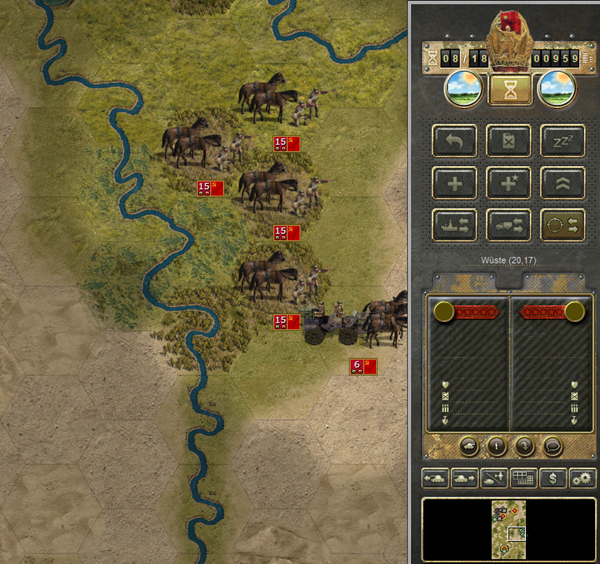Open the round tank unit icon
Screen dimensions: 600x564
pos(468,445)
